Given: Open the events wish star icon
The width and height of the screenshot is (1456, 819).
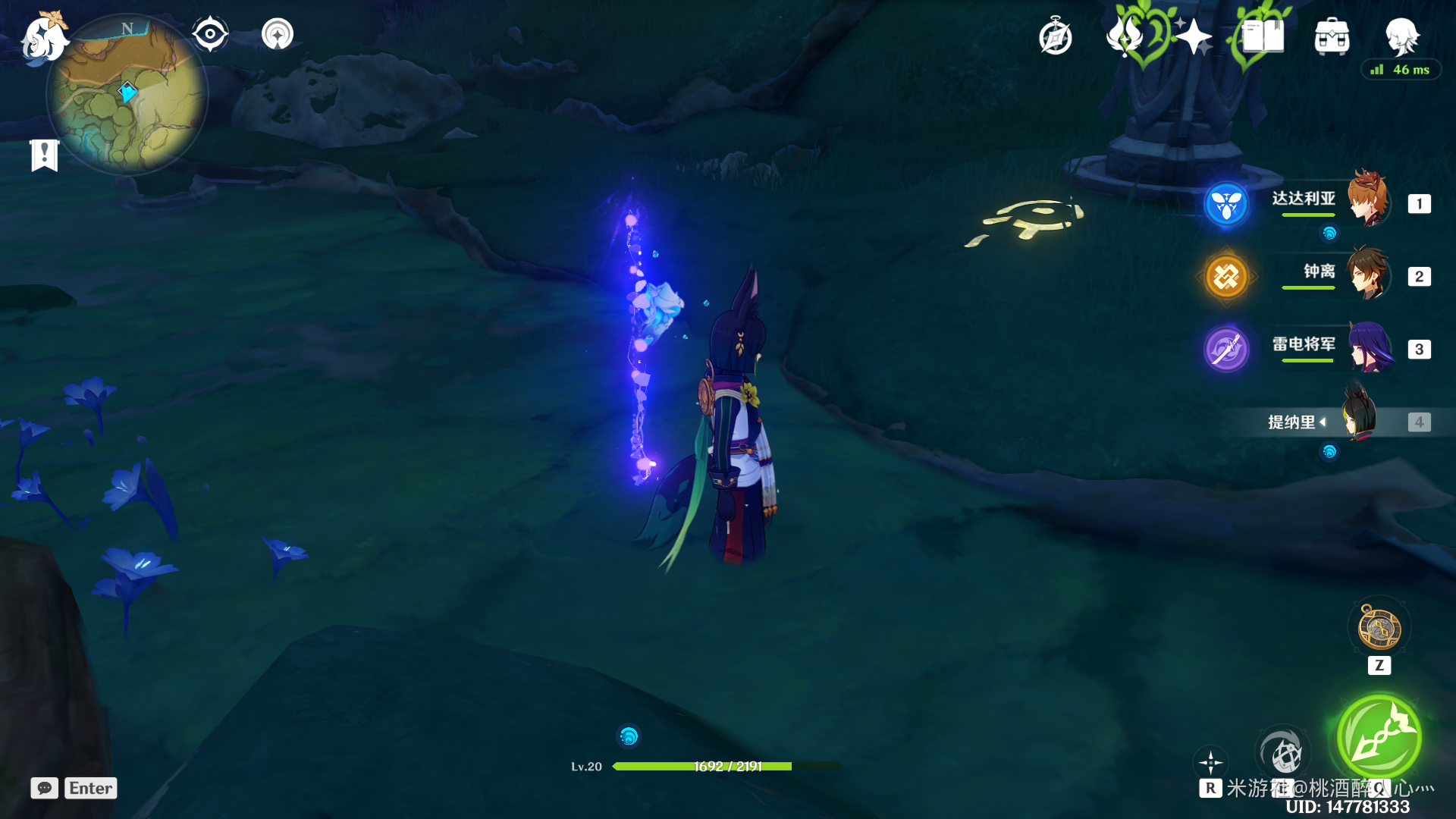Looking at the screenshot, I should click(x=1193, y=36).
